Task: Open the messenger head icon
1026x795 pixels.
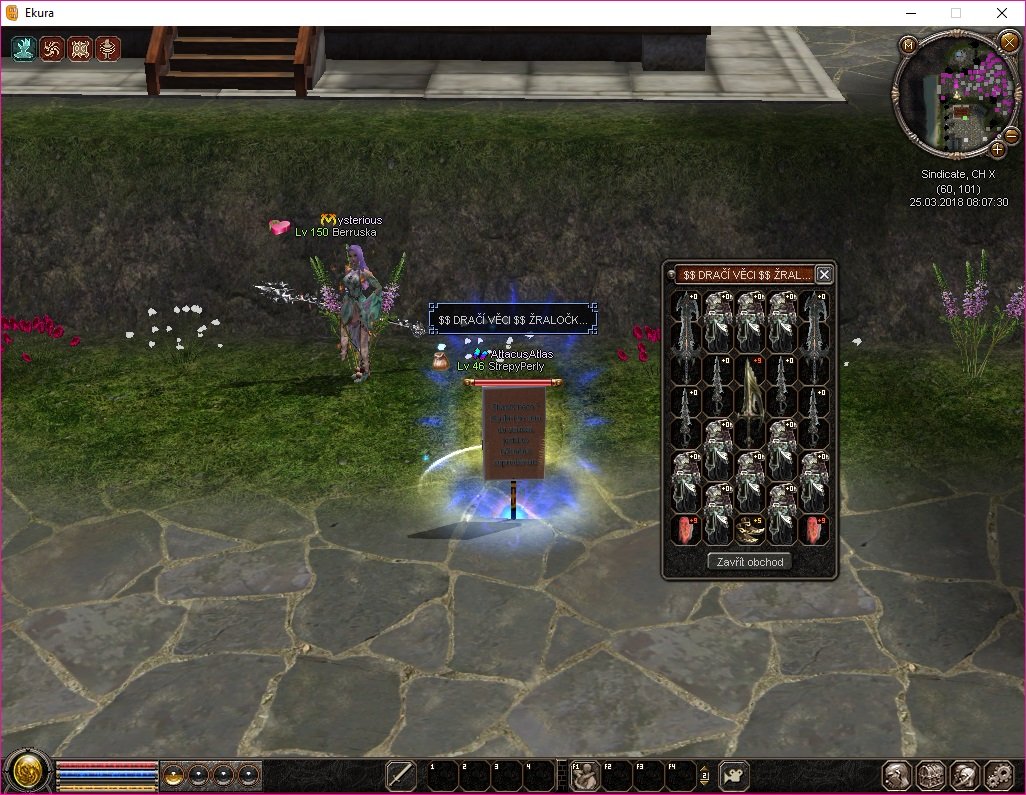Action: [965, 775]
